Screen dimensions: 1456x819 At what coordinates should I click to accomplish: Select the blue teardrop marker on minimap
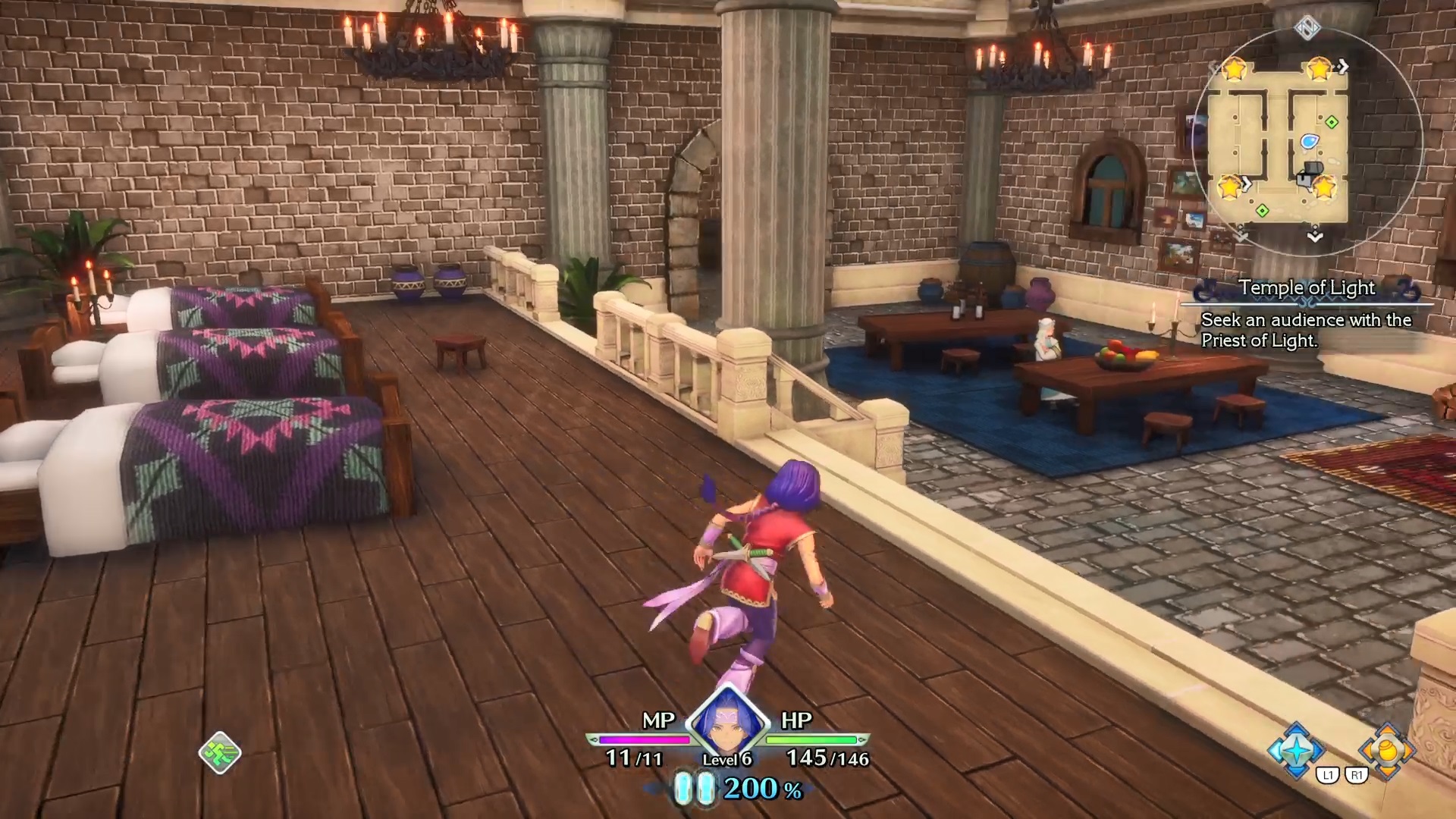click(1310, 141)
